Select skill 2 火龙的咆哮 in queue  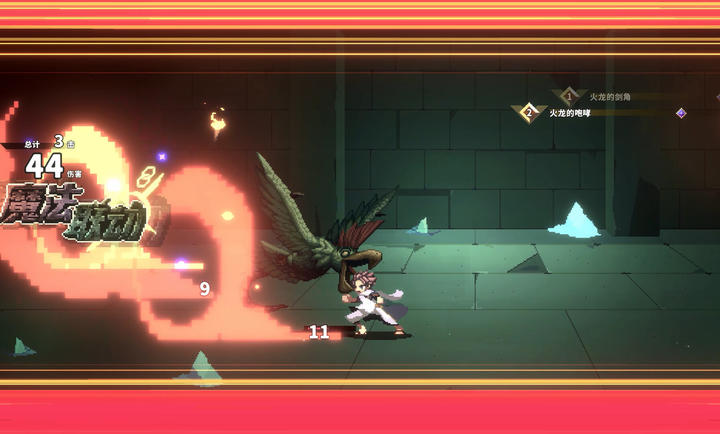point(569,113)
